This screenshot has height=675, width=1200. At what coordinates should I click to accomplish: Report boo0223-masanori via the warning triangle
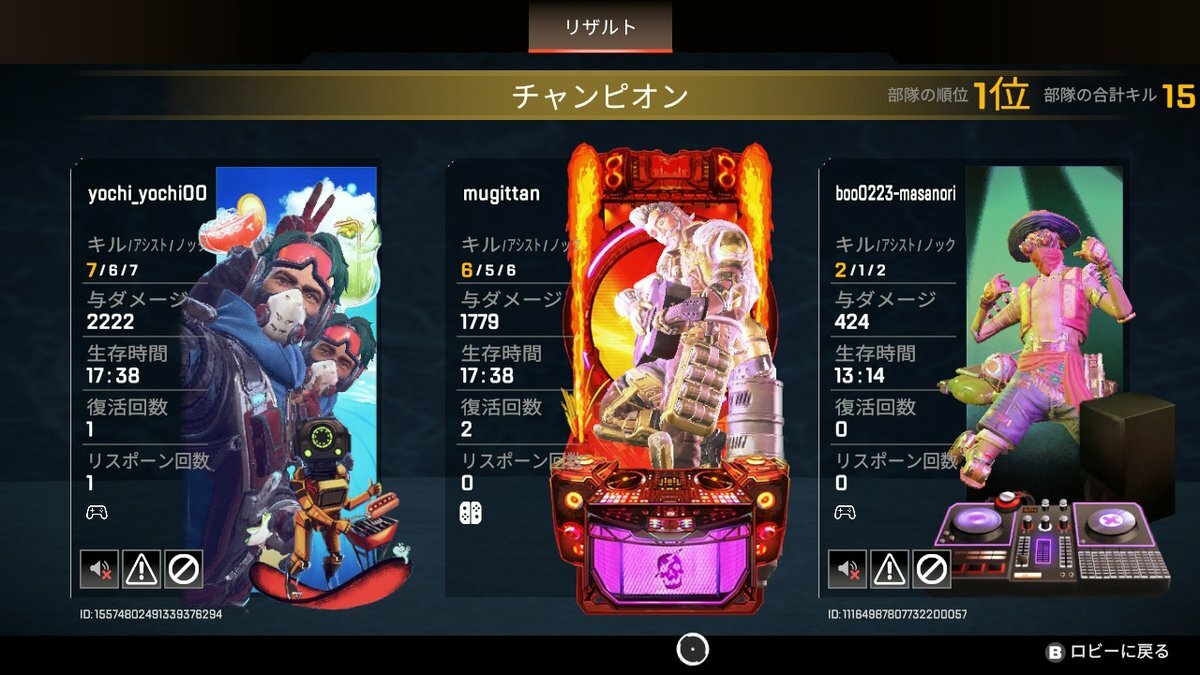tap(889, 569)
